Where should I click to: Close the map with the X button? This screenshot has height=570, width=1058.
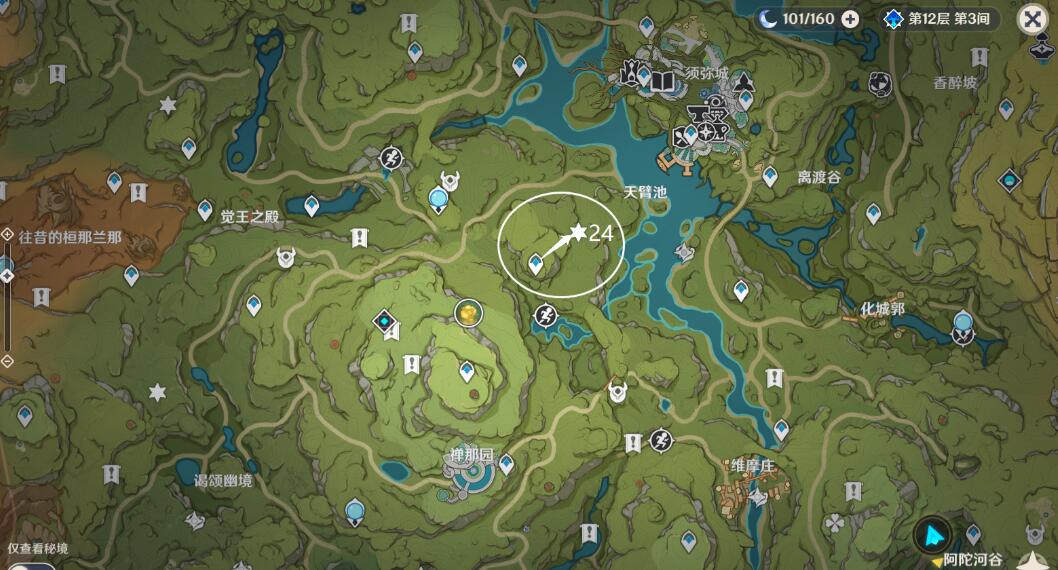1033,19
